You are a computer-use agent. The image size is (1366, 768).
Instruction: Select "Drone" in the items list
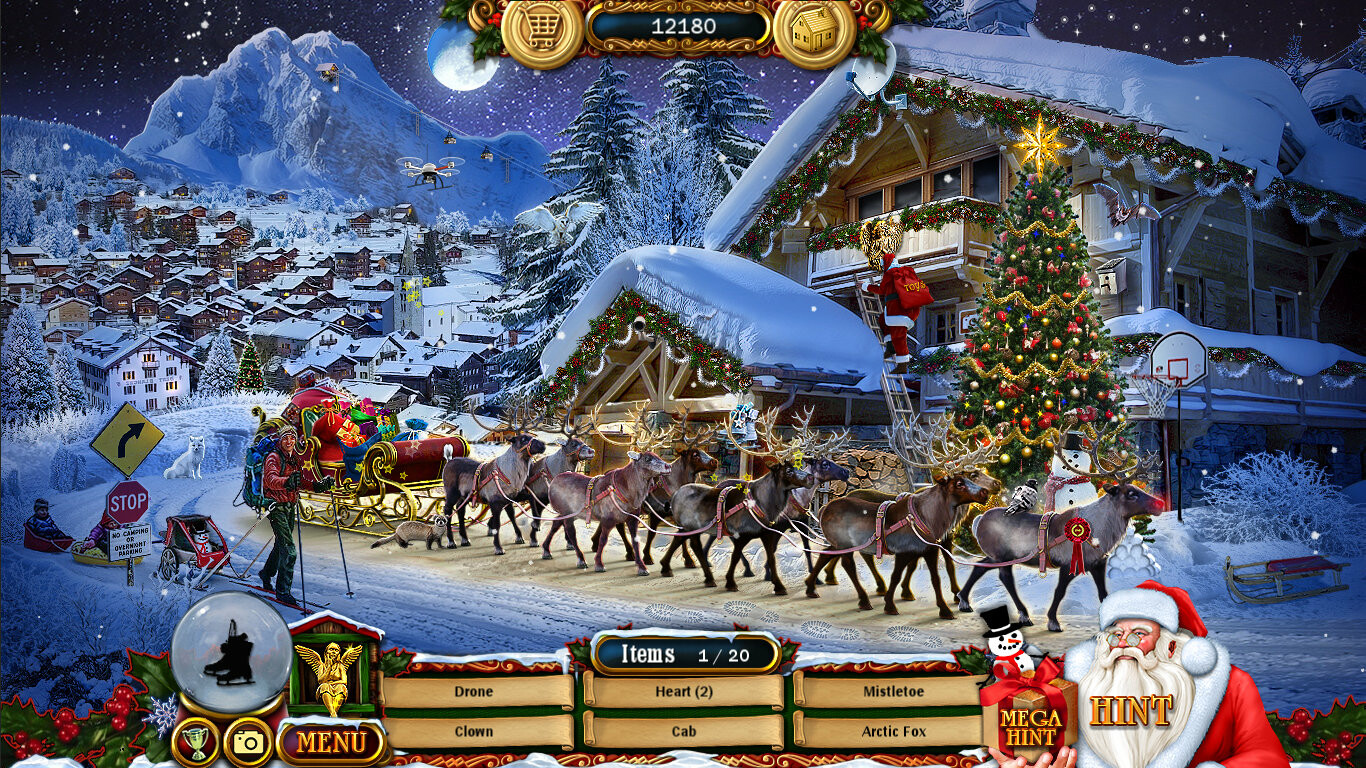[478, 692]
